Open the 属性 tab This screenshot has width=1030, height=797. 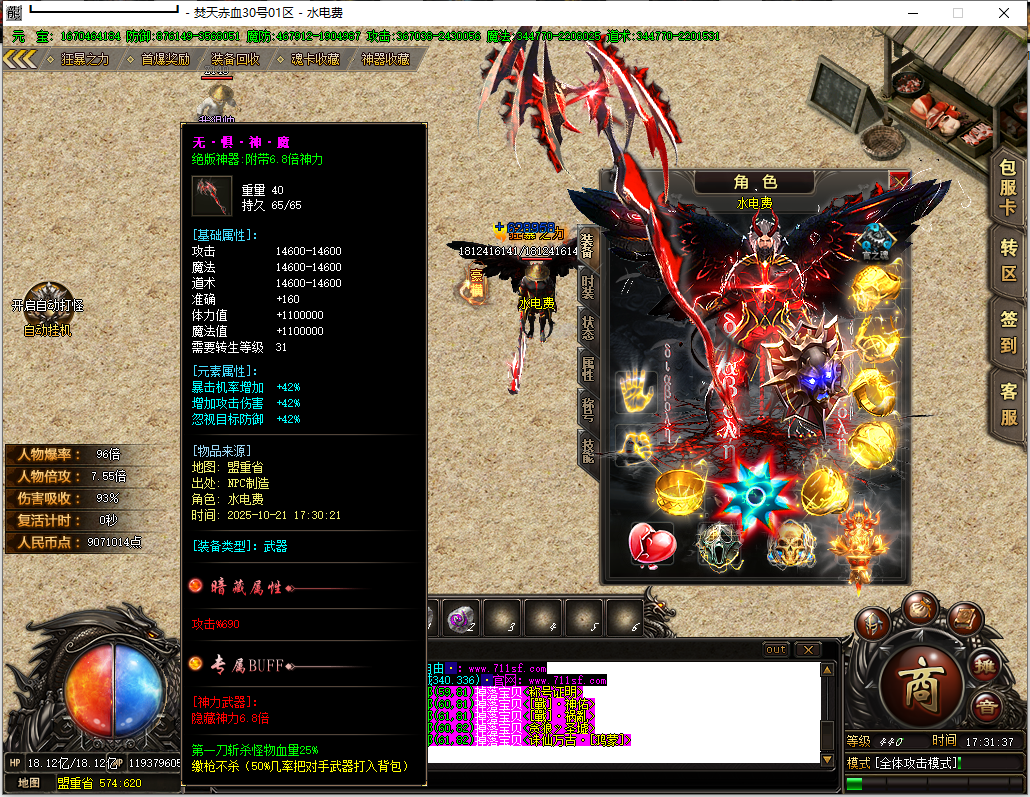coord(588,368)
